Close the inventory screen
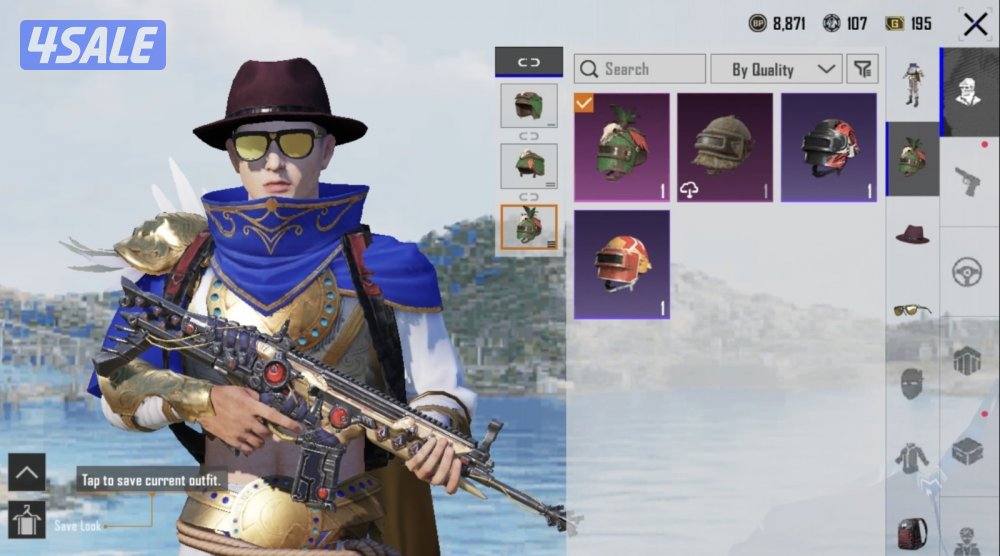1000x556 pixels. point(974,24)
